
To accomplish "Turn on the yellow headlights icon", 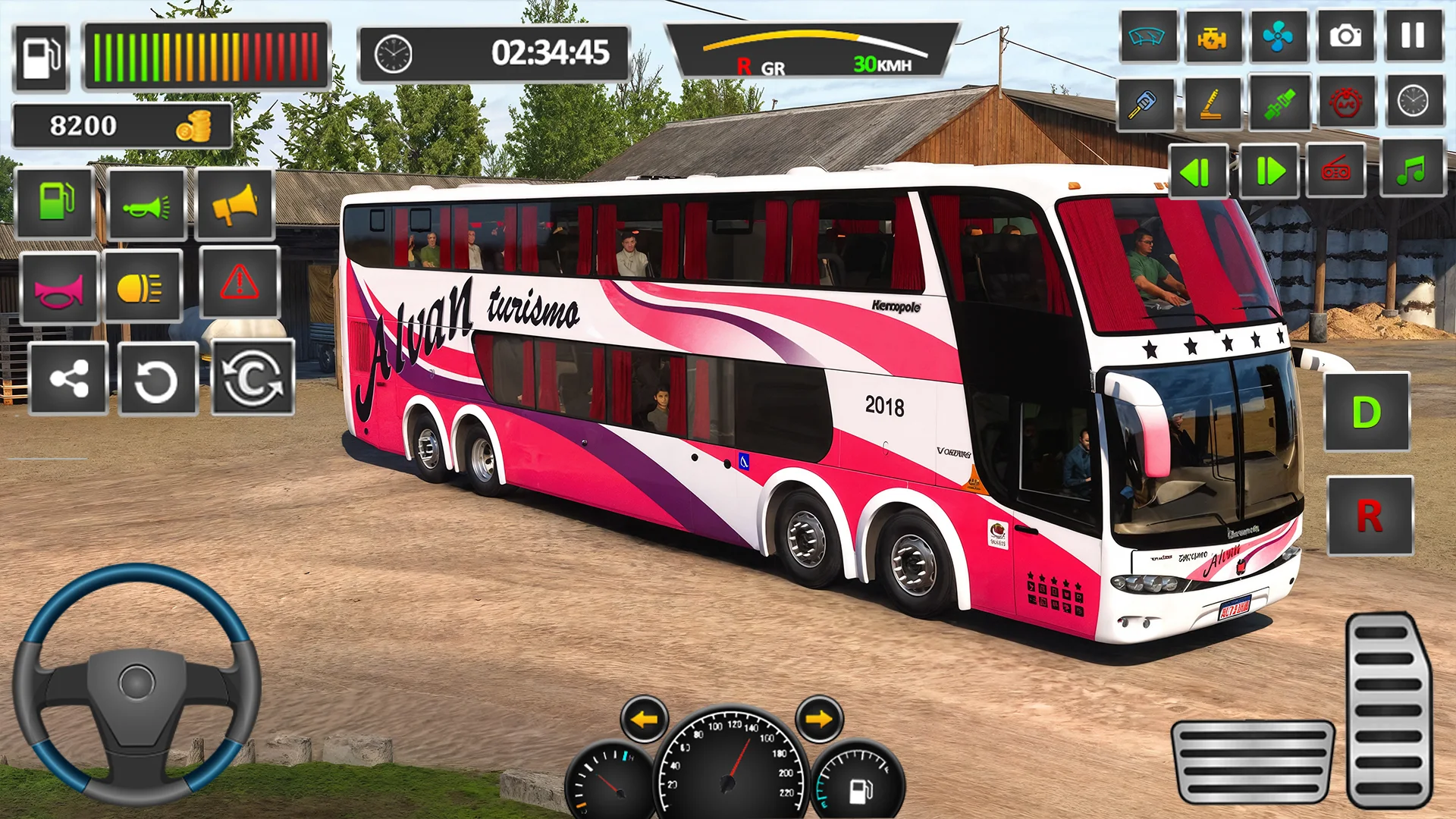I will coord(142,287).
